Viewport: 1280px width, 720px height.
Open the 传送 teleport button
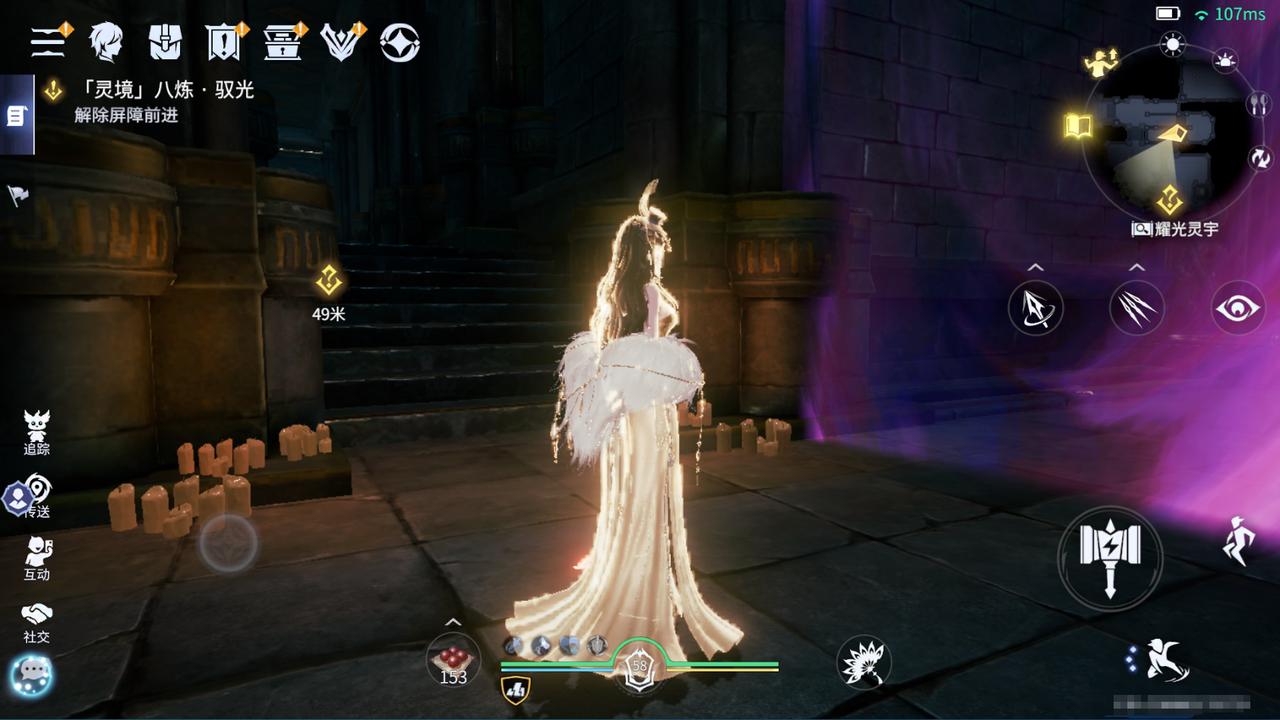pyautogui.click(x=37, y=495)
